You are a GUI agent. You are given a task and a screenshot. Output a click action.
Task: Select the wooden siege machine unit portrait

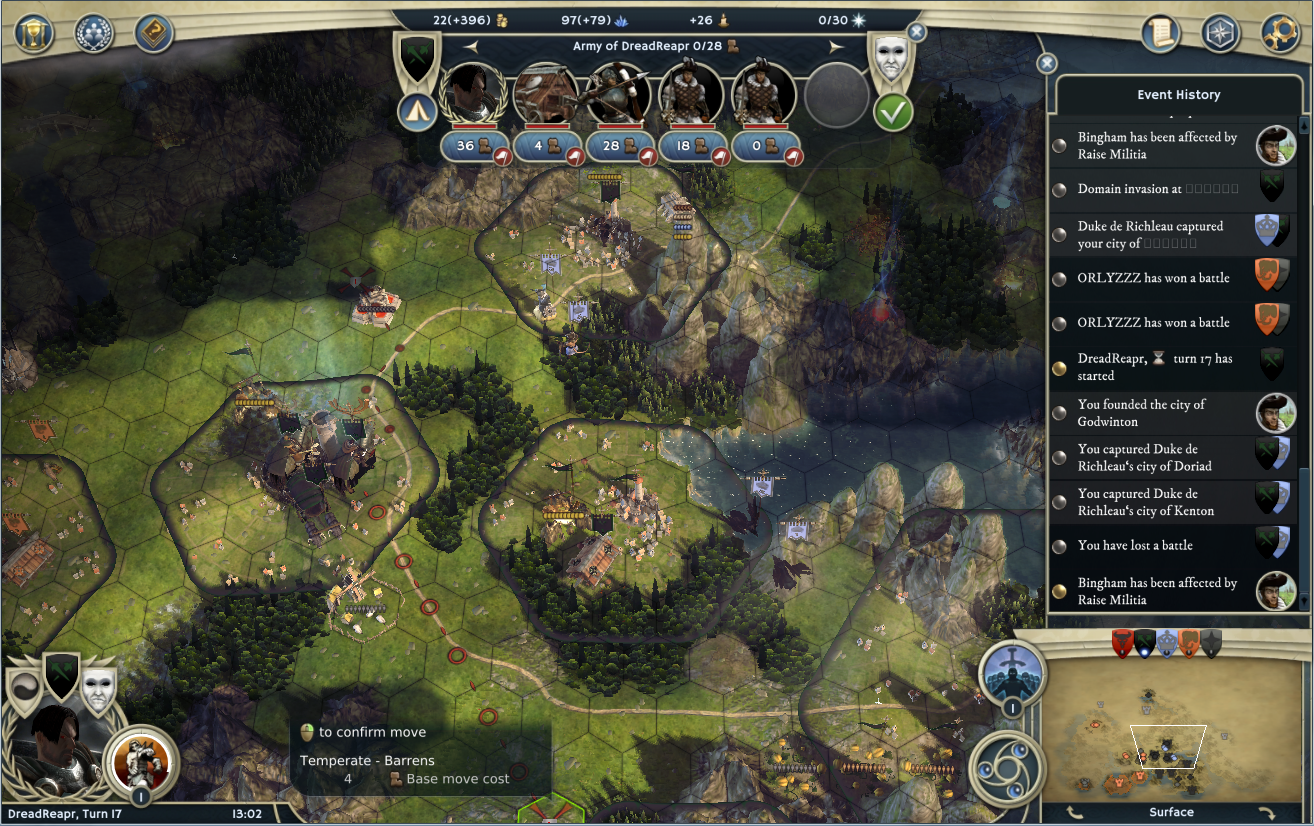tap(545, 94)
